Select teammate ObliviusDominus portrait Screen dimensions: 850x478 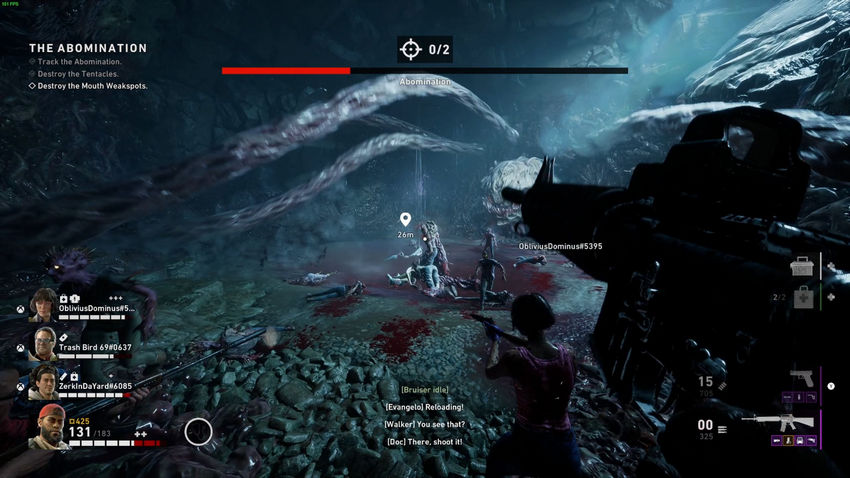point(43,305)
